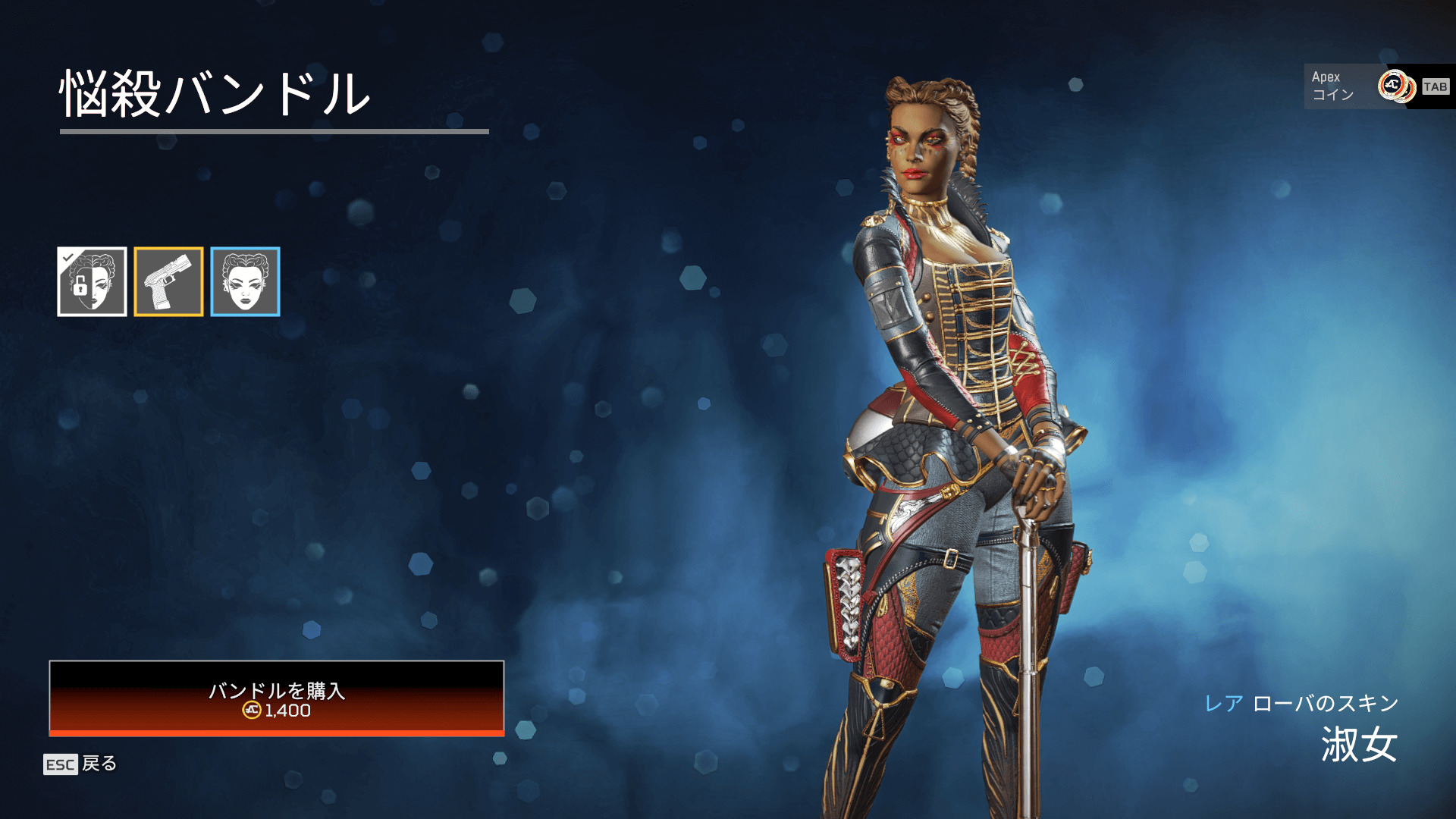Purchase the bundle for 1,400 coins
This screenshot has height=819, width=1456.
(277, 698)
